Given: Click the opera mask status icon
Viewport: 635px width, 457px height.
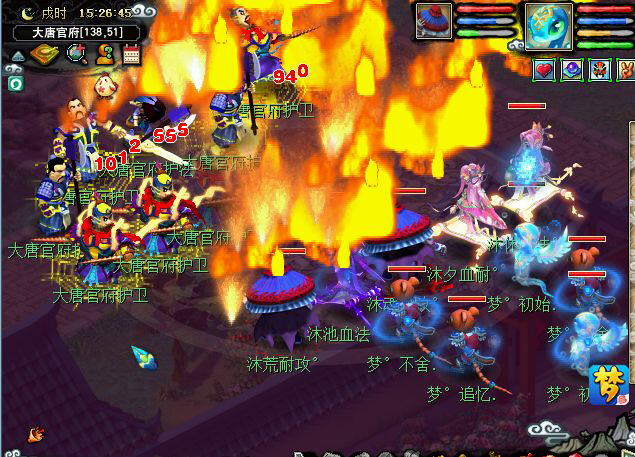Looking at the screenshot, I should point(598,69).
